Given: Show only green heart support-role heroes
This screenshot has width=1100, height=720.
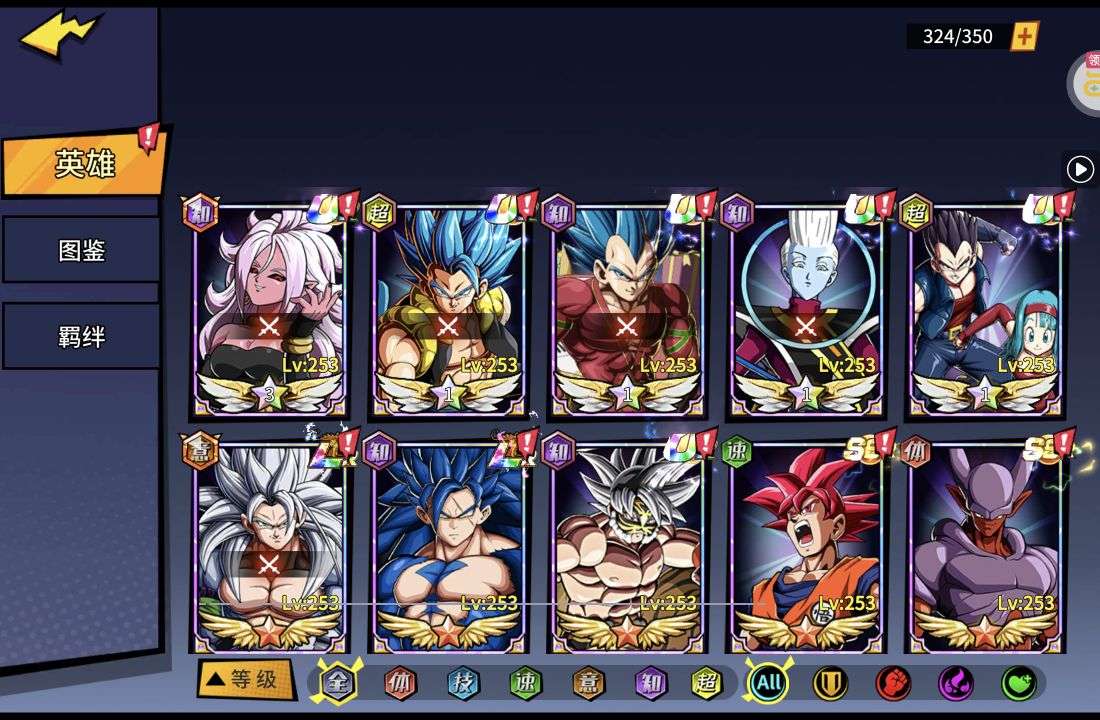Looking at the screenshot, I should pos(1019,683).
